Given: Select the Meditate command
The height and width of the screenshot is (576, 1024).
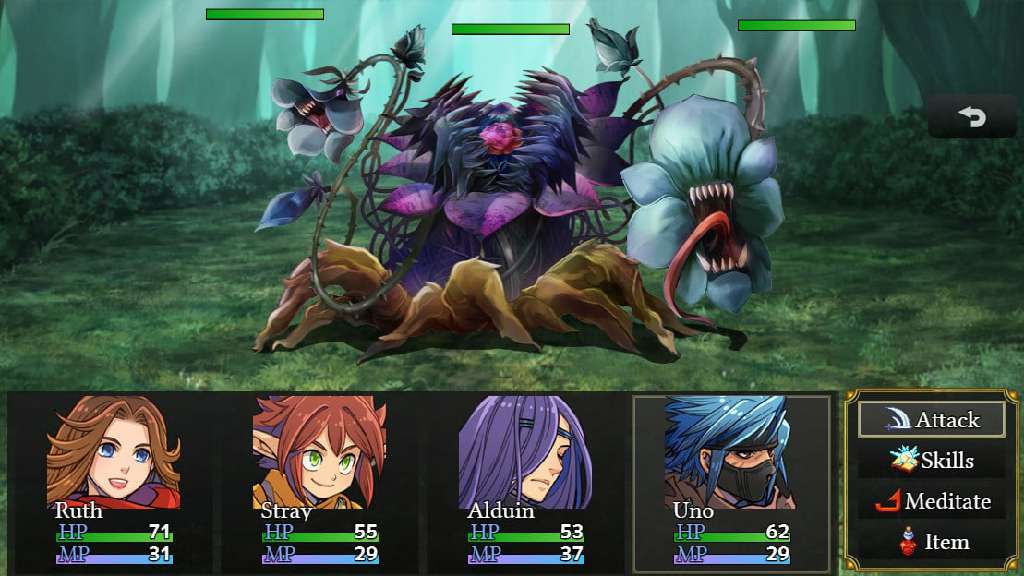Looking at the screenshot, I should (931, 502).
